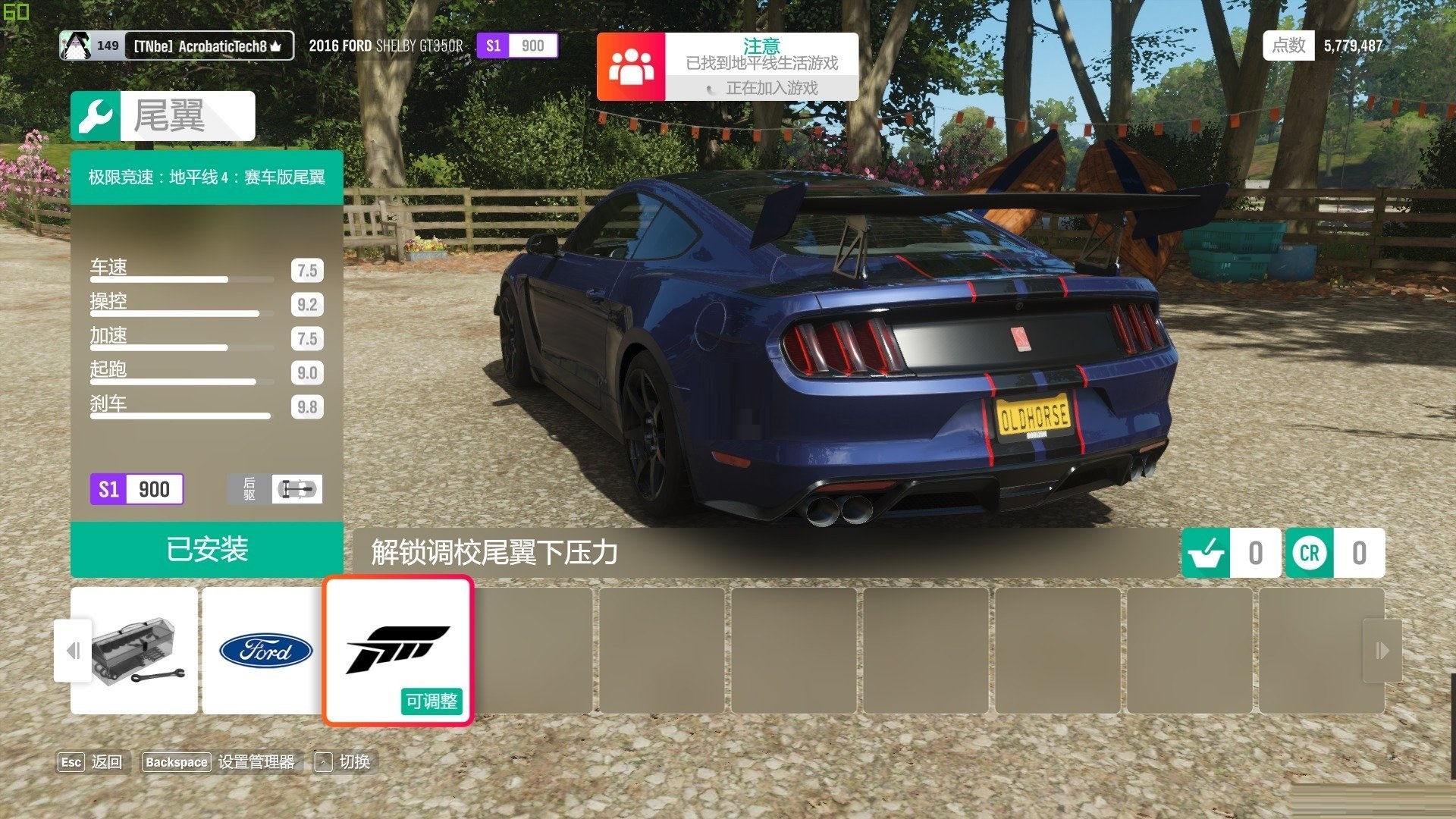Viewport: 1456px width, 819px height.
Task: Click the 切换 switch option
Action: click(343, 762)
